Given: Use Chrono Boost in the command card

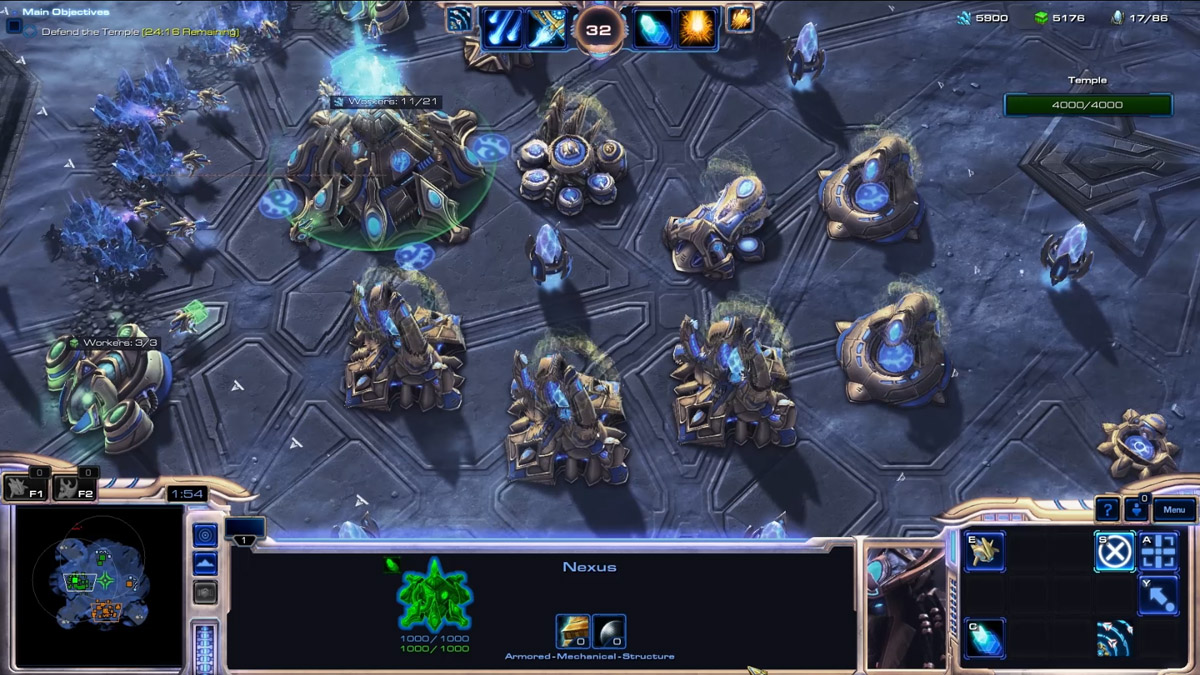Looking at the screenshot, I should click(x=984, y=639).
